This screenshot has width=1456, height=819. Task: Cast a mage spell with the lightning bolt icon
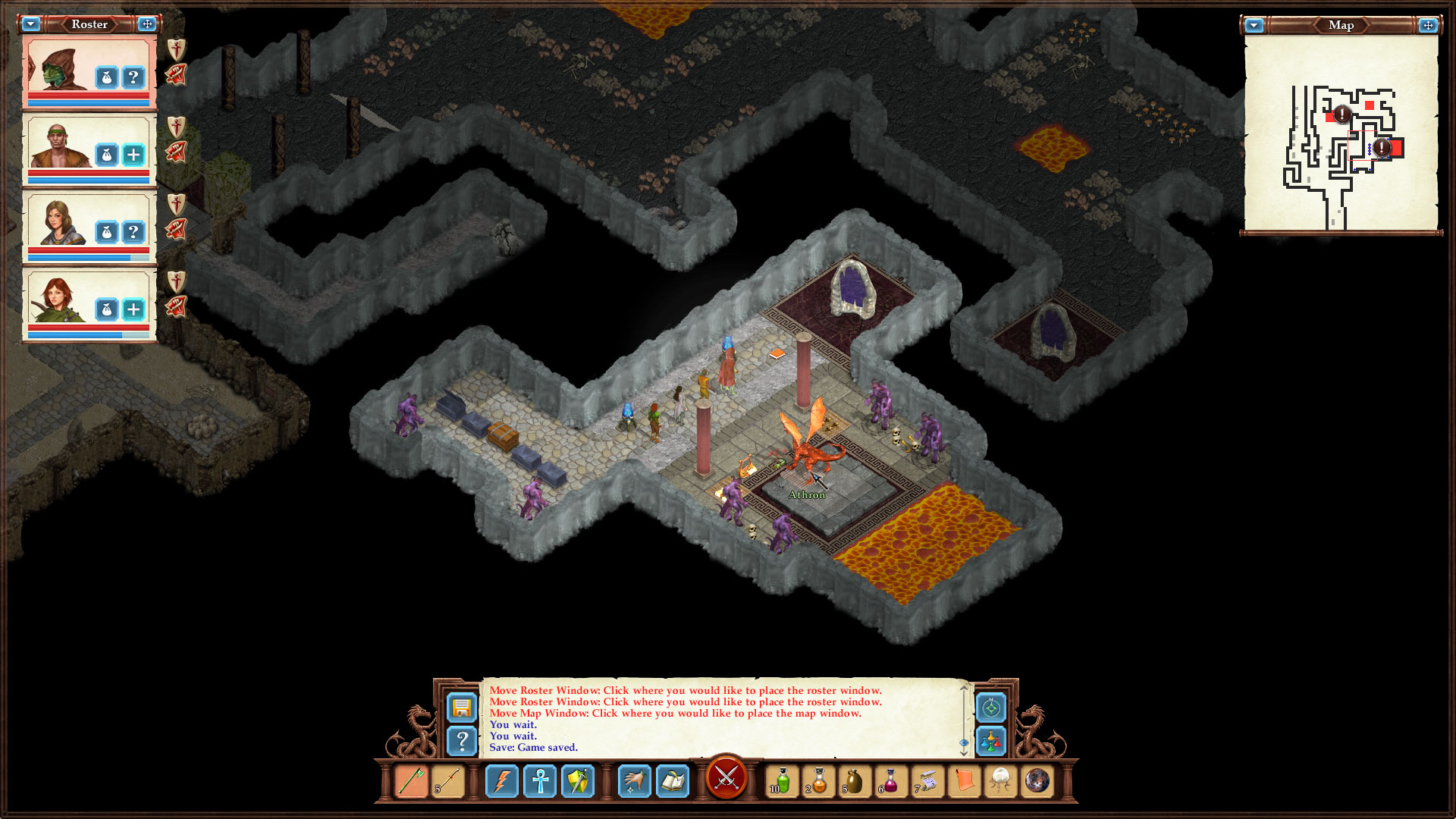click(x=503, y=782)
